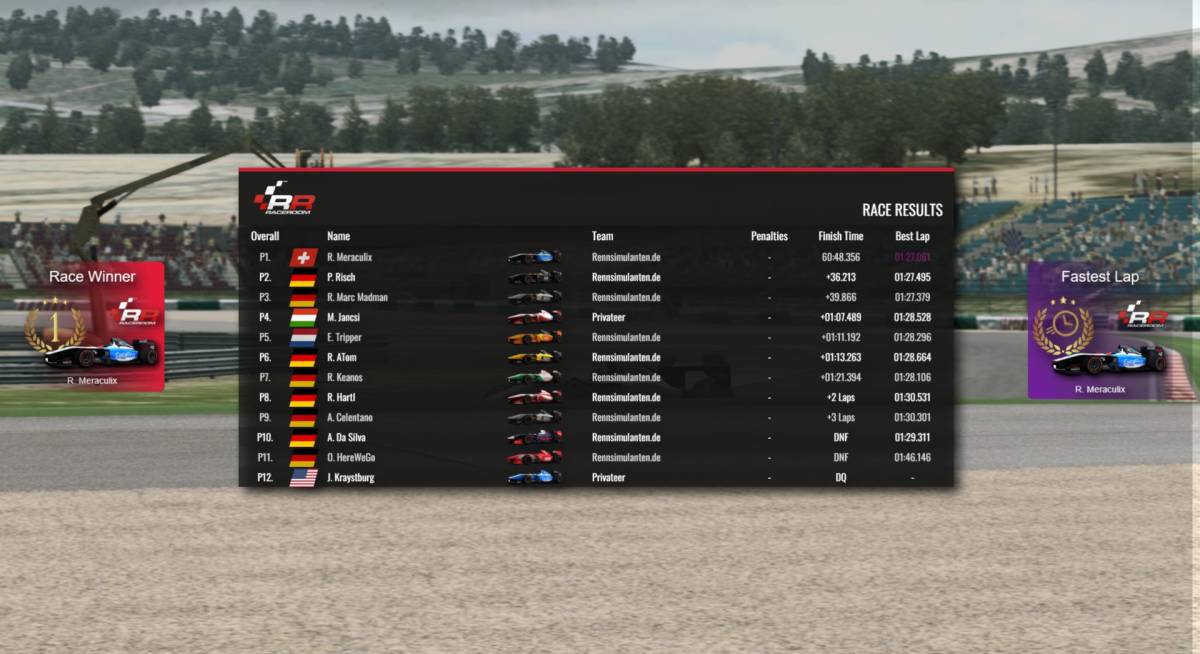Viewport: 1200px width, 654px height.
Task: Choose disqualified driver J. Kraystburg's row
Action: click(x=596, y=477)
